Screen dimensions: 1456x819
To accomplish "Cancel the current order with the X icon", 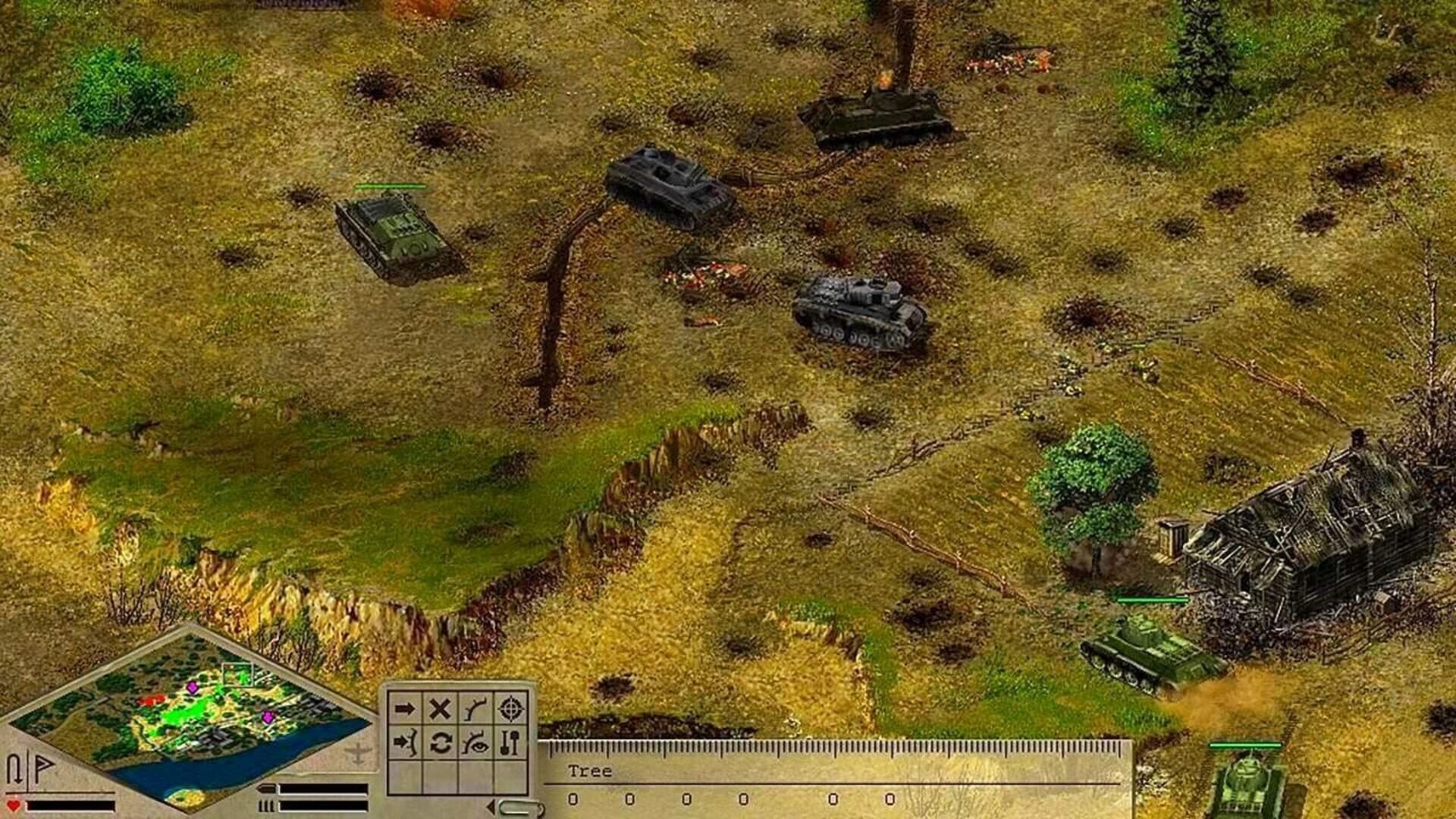I will click(439, 708).
